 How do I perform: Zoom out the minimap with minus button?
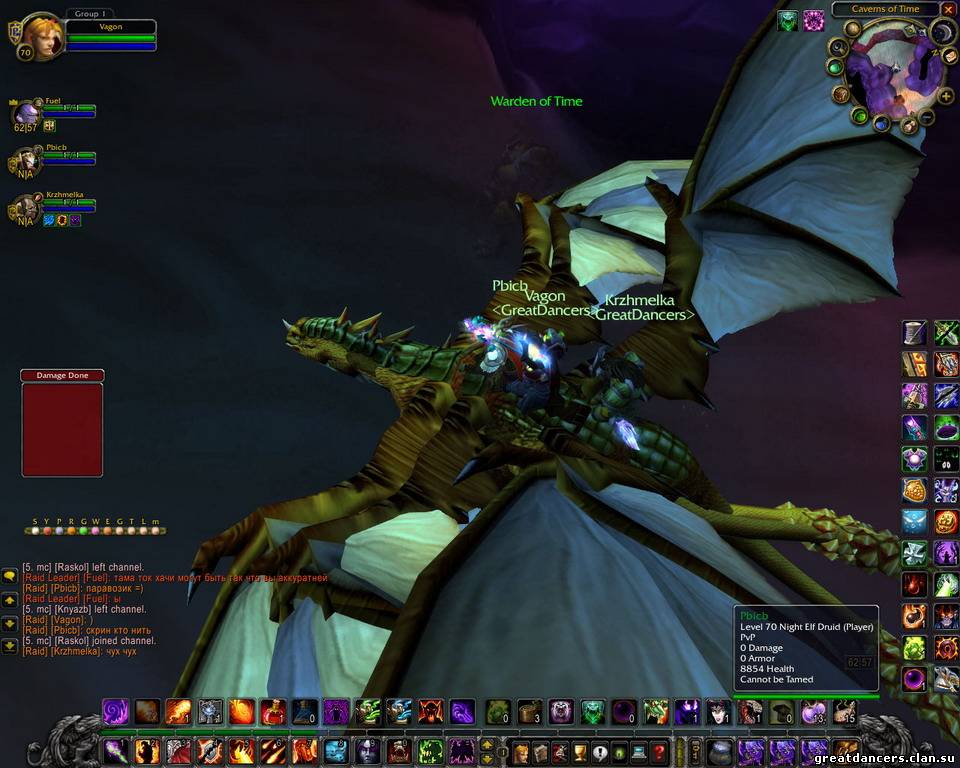927,118
